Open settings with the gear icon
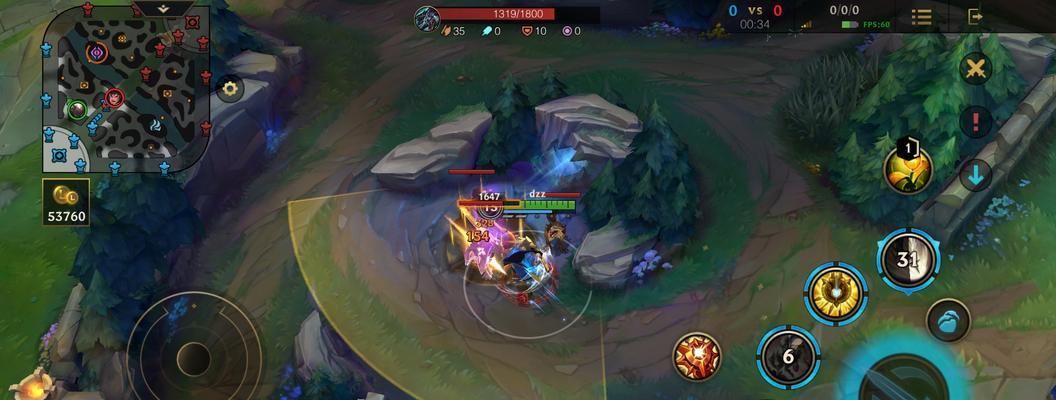 coord(231,88)
